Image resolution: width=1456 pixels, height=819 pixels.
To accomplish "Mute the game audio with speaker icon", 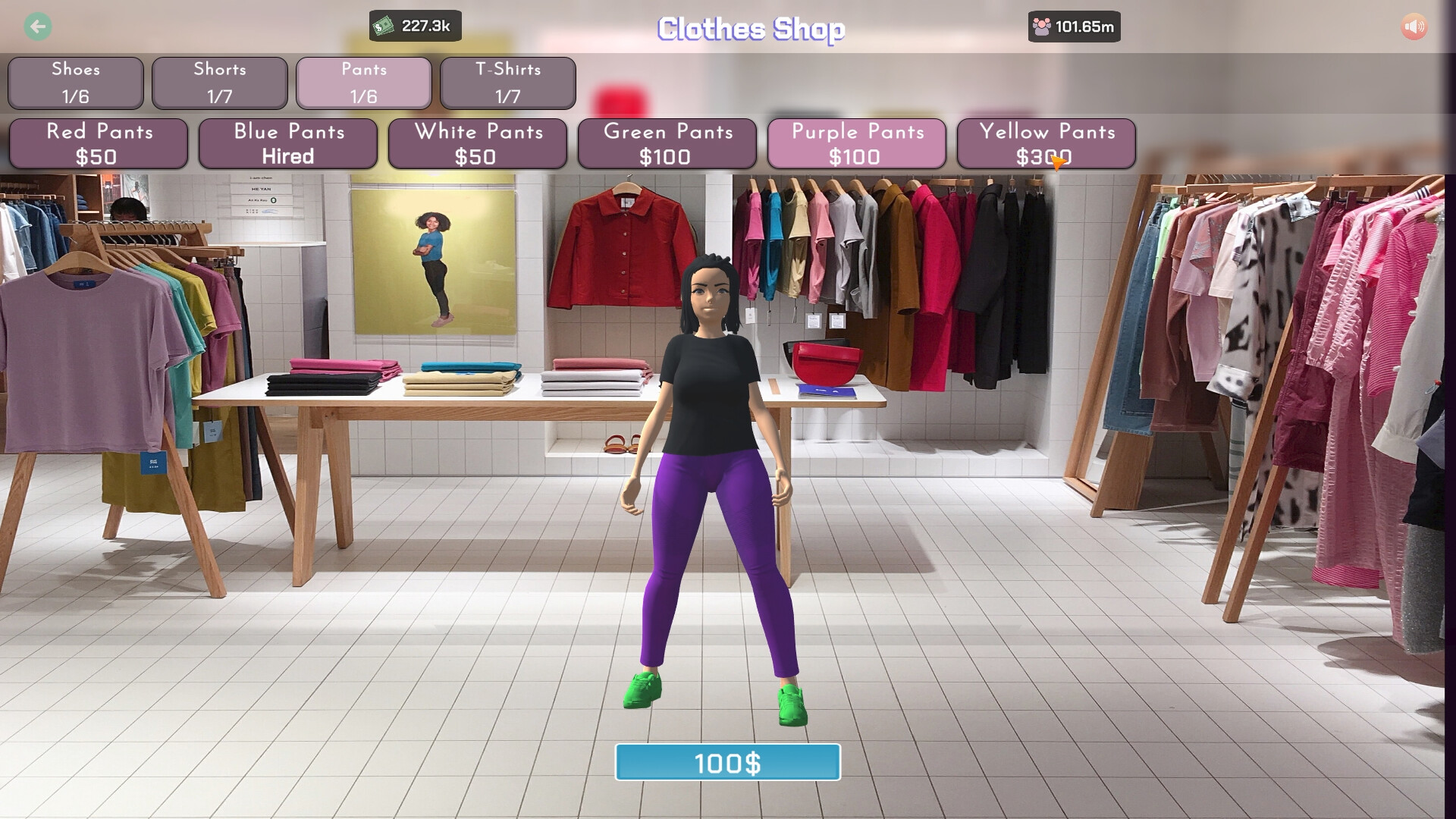I will 1414,27.
